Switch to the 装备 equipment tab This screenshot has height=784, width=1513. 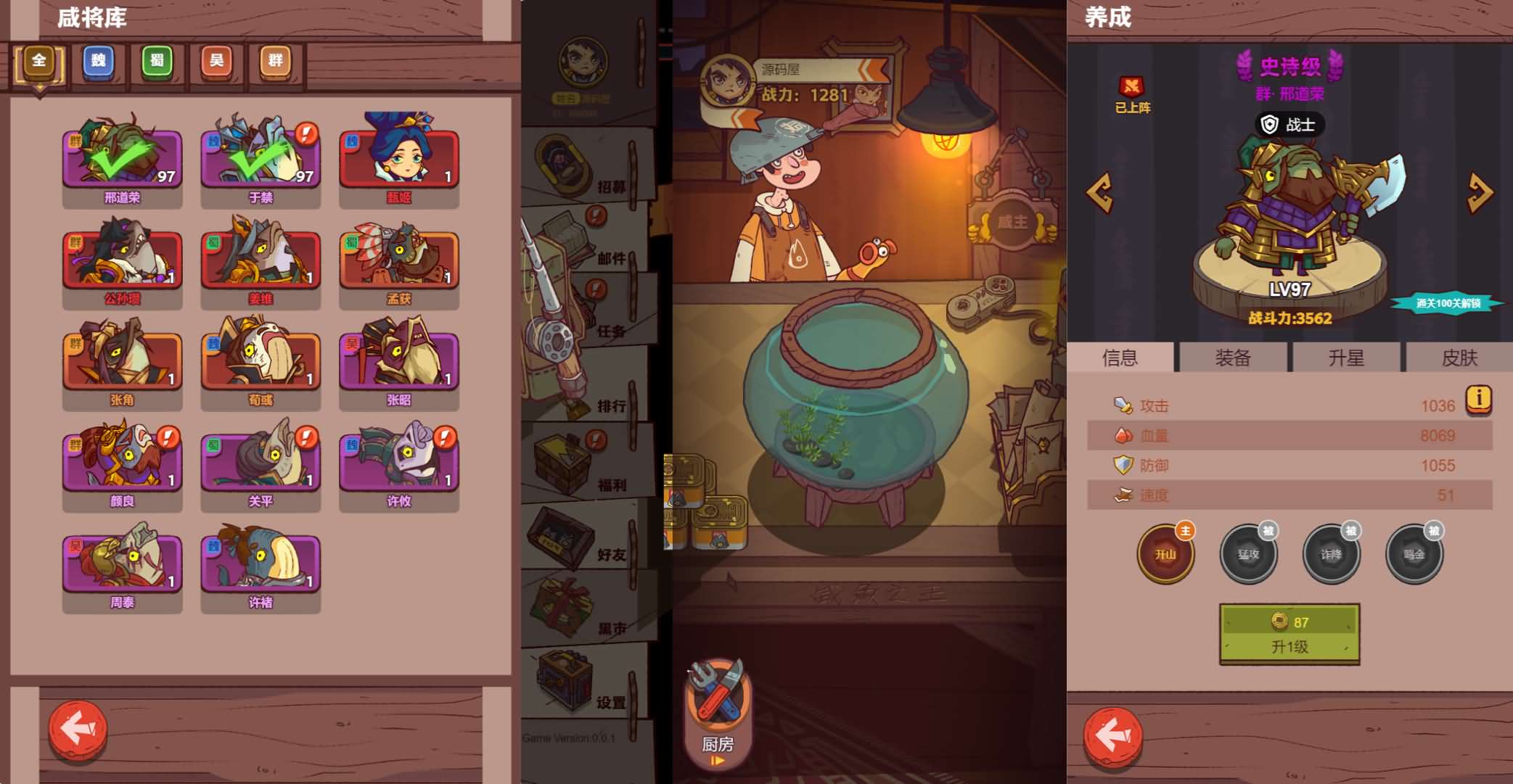[1233, 358]
